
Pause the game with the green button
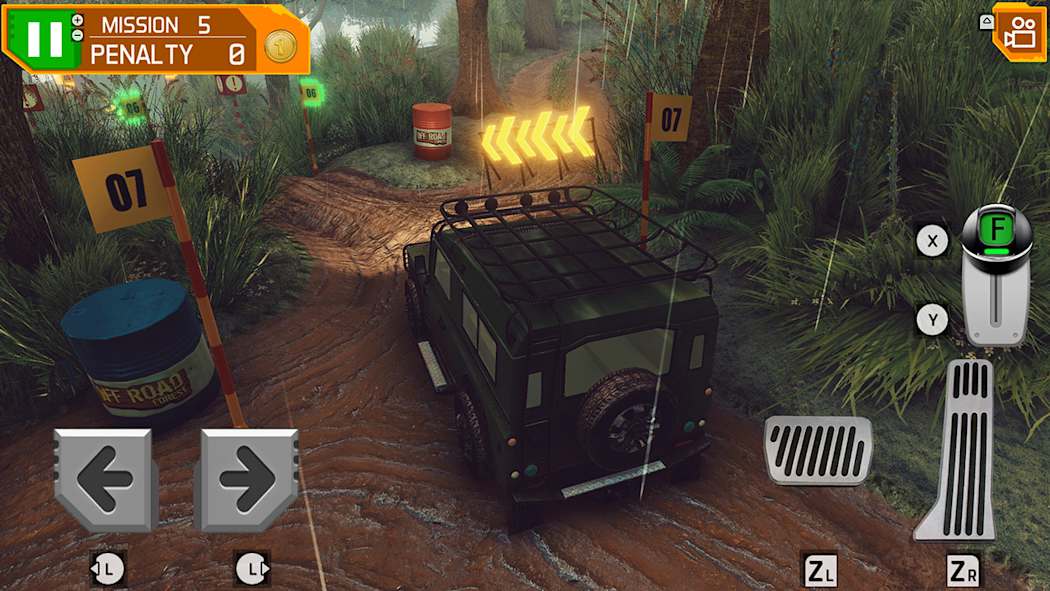[45, 38]
